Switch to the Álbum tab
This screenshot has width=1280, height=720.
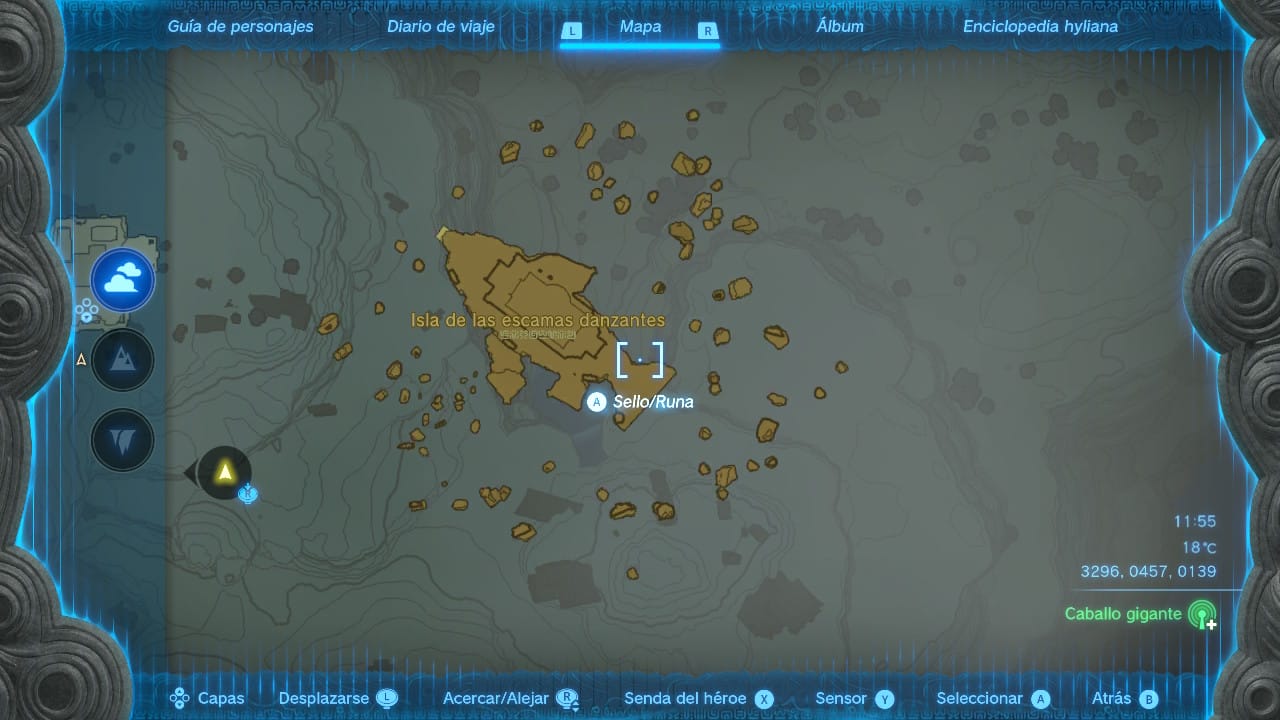(840, 26)
